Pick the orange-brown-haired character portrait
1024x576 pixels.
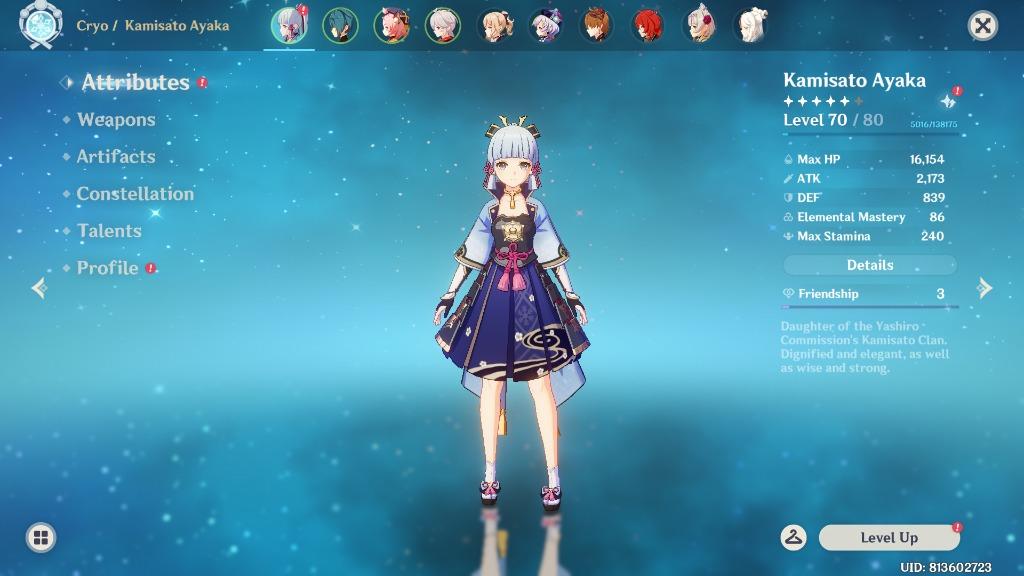[597, 26]
